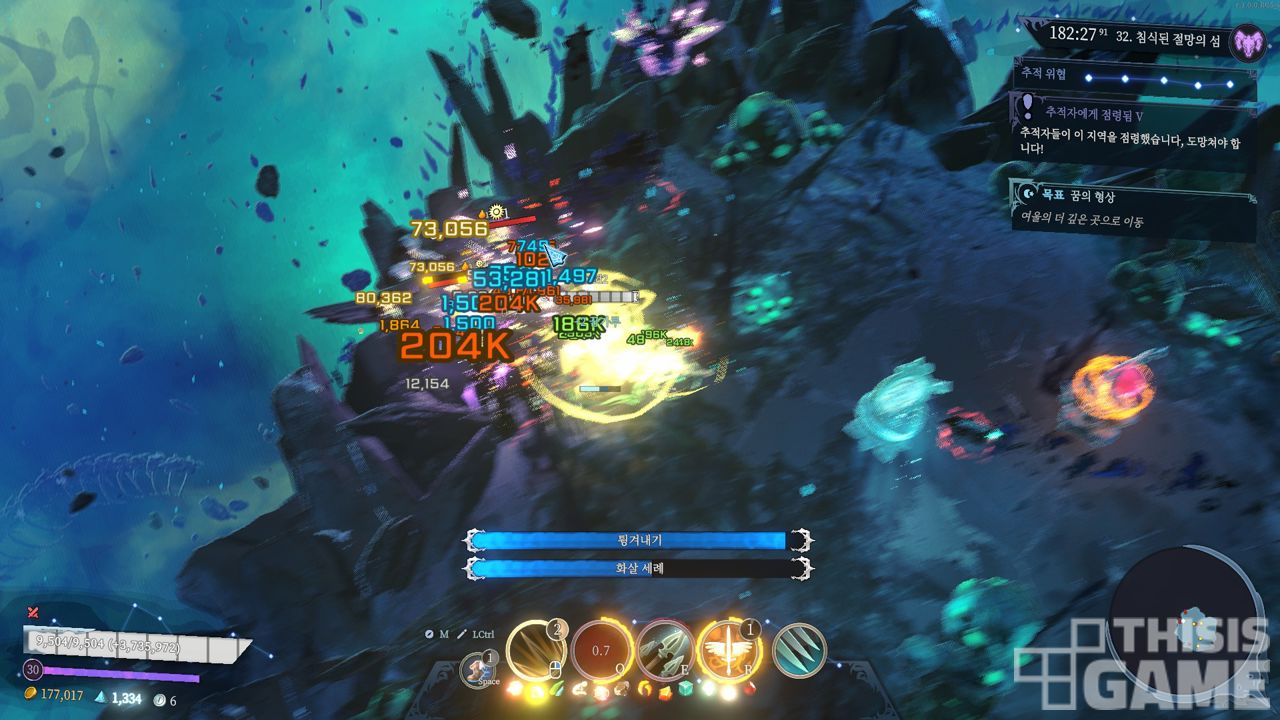Click the level 30 badge
1280x720 pixels.
tap(33, 670)
